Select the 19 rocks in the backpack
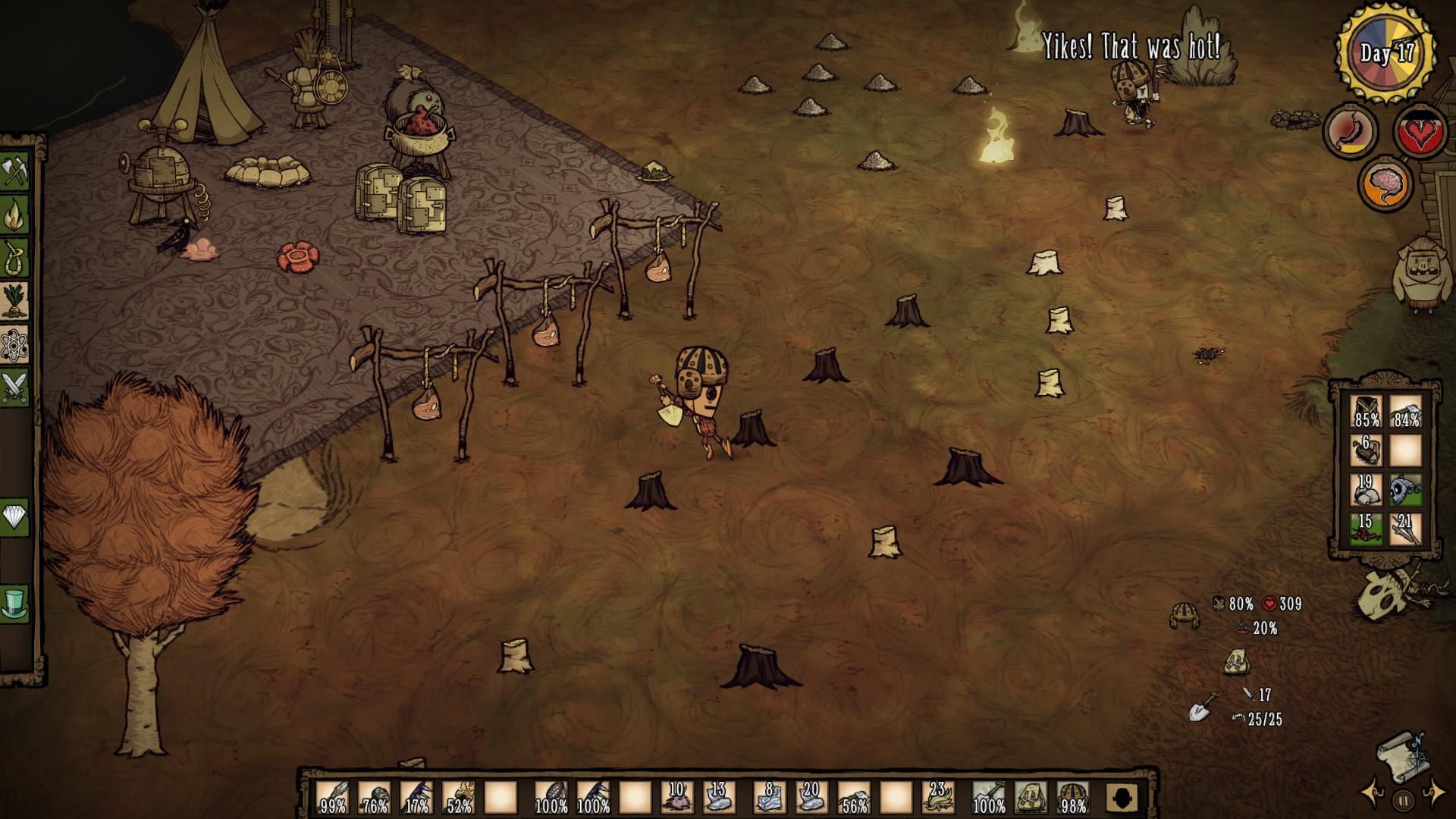This screenshot has height=819, width=1456. 1366,489
